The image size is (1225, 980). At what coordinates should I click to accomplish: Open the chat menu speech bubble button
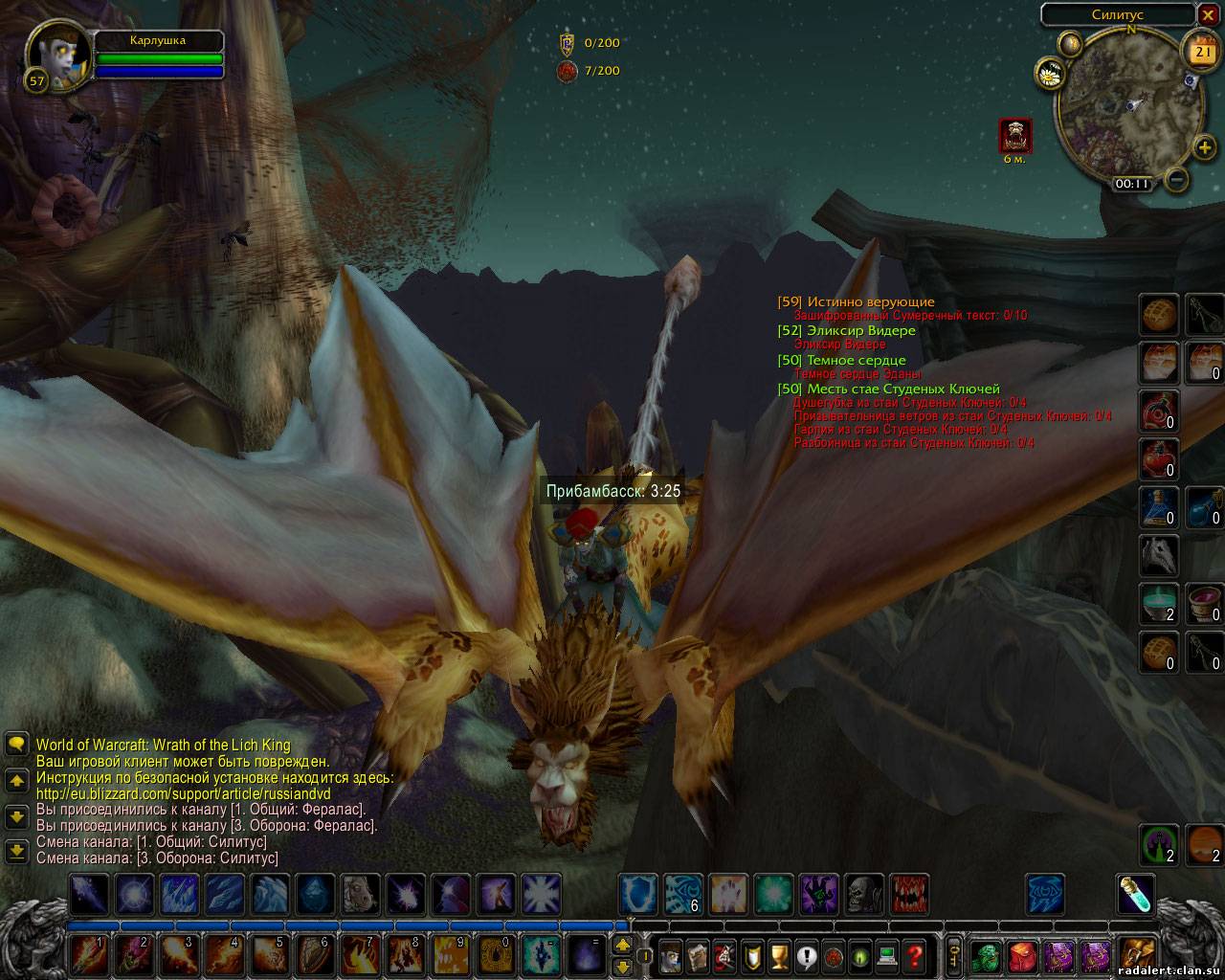16,744
